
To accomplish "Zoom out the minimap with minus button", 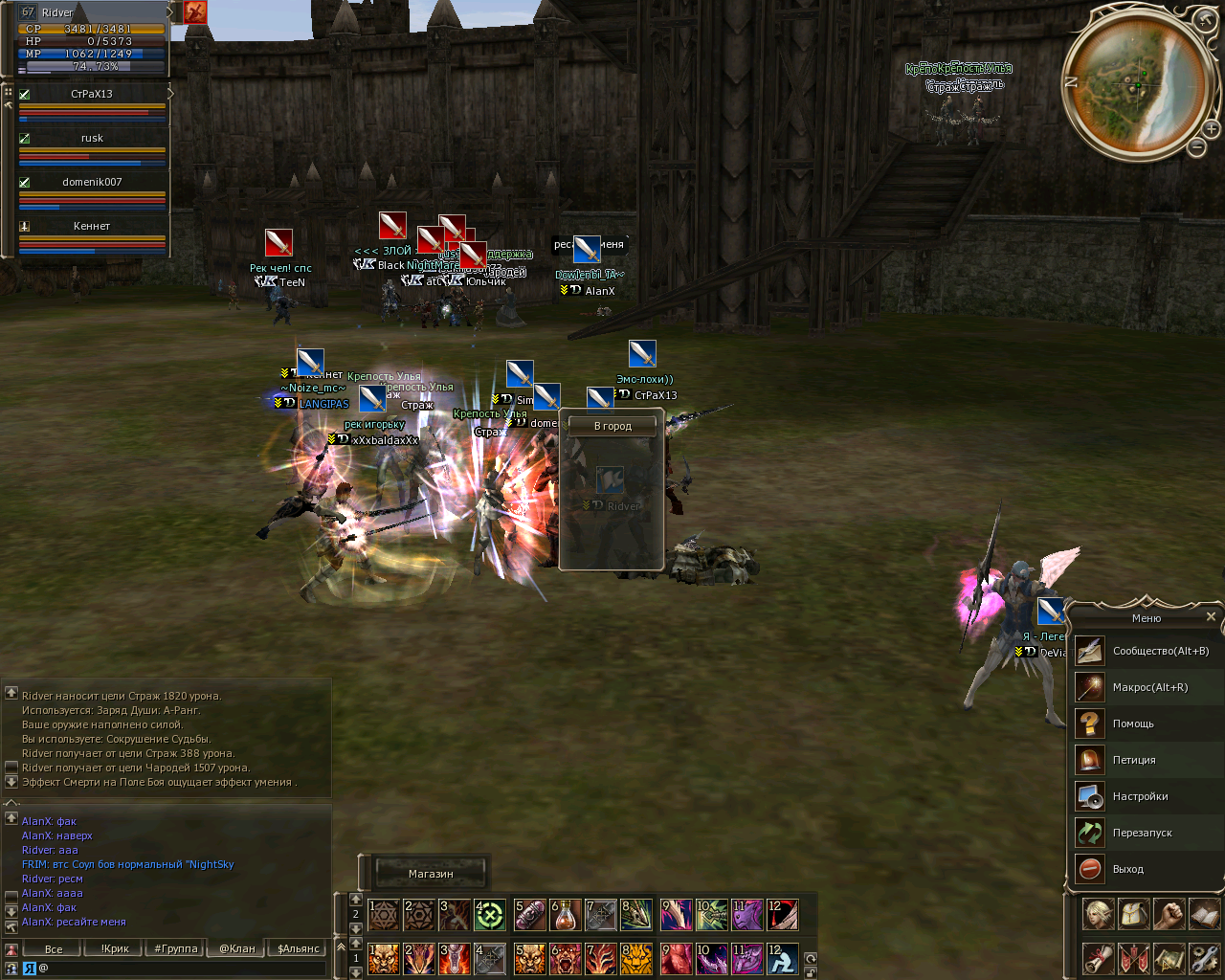I will [x=1196, y=146].
